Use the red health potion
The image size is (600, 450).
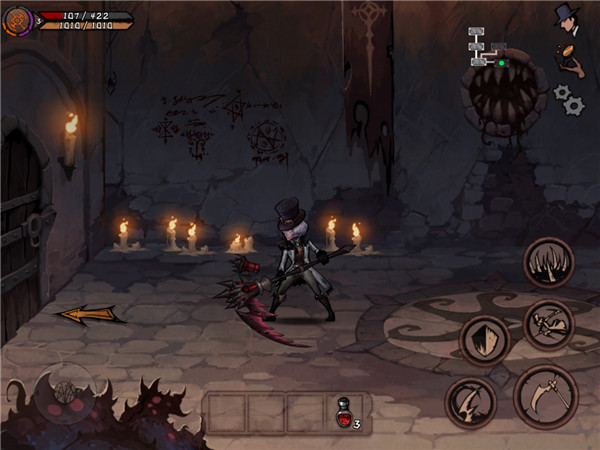click(343, 412)
